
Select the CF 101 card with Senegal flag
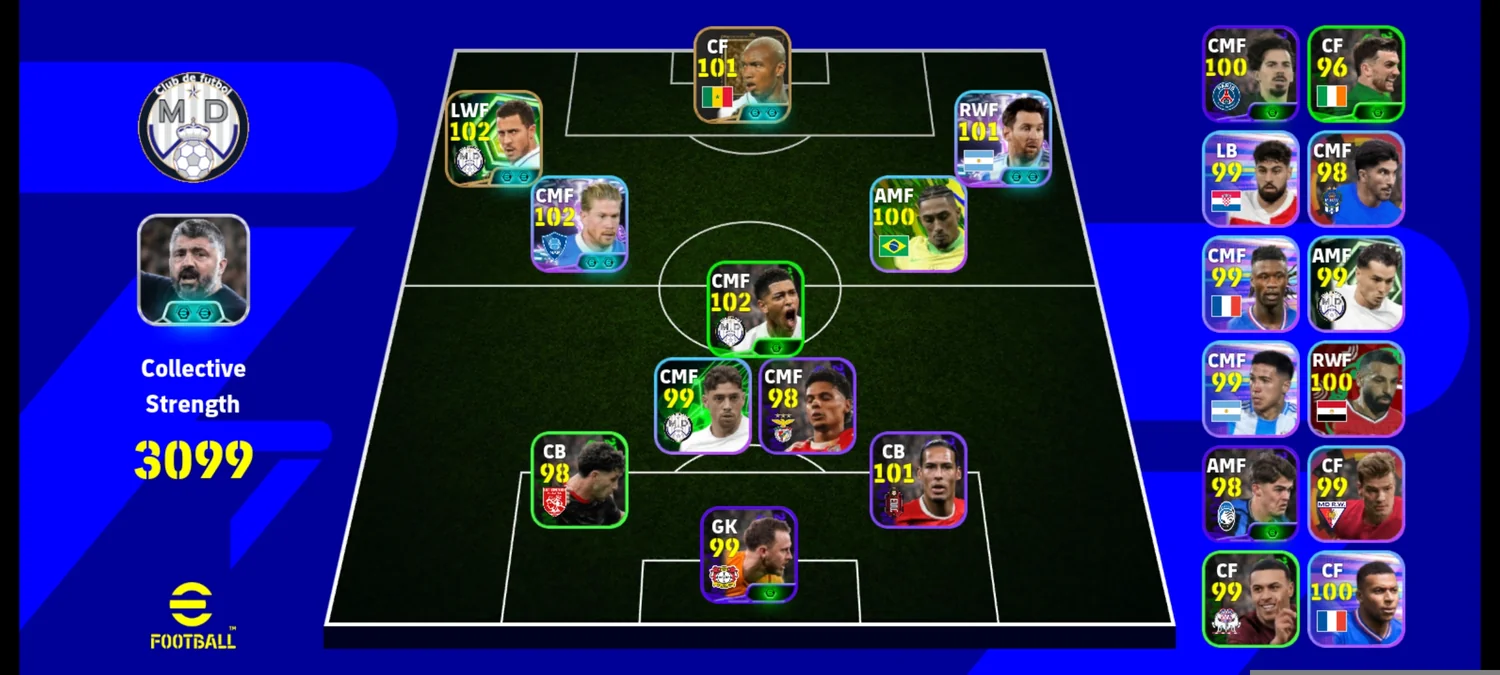[743, 75]
